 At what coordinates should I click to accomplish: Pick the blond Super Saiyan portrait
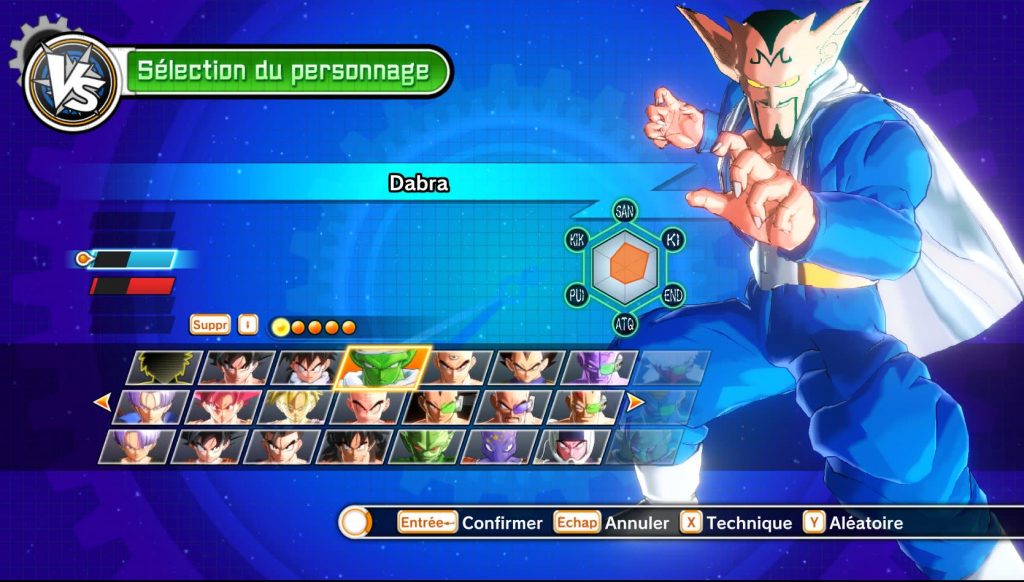click(295, 407)
